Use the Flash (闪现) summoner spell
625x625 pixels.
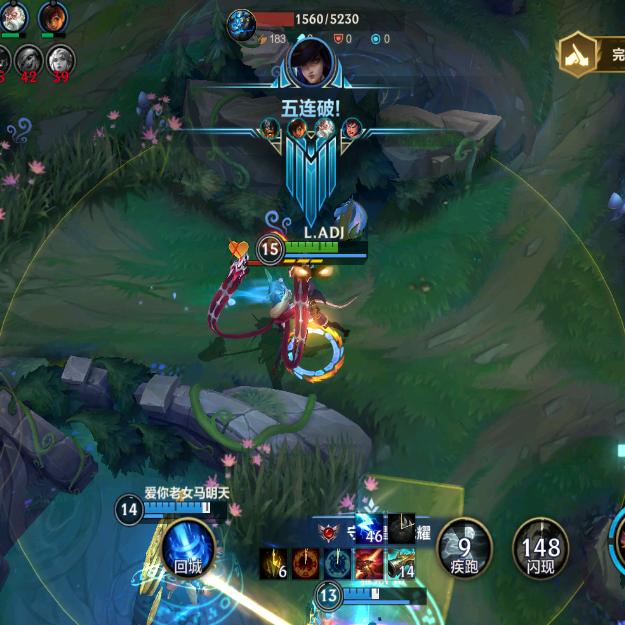(541, 546)
